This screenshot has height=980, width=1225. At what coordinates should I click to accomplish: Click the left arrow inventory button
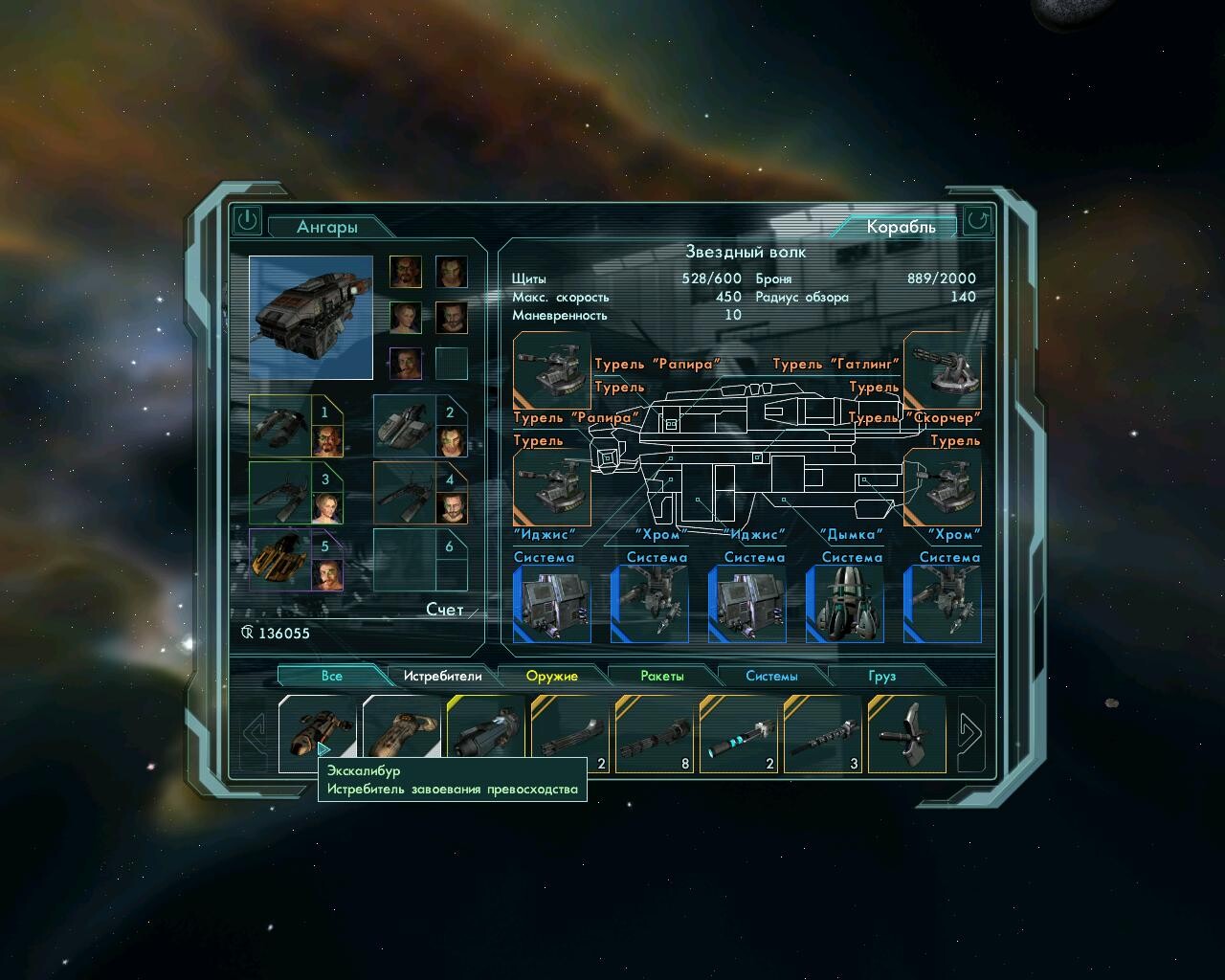coord(255,734)
